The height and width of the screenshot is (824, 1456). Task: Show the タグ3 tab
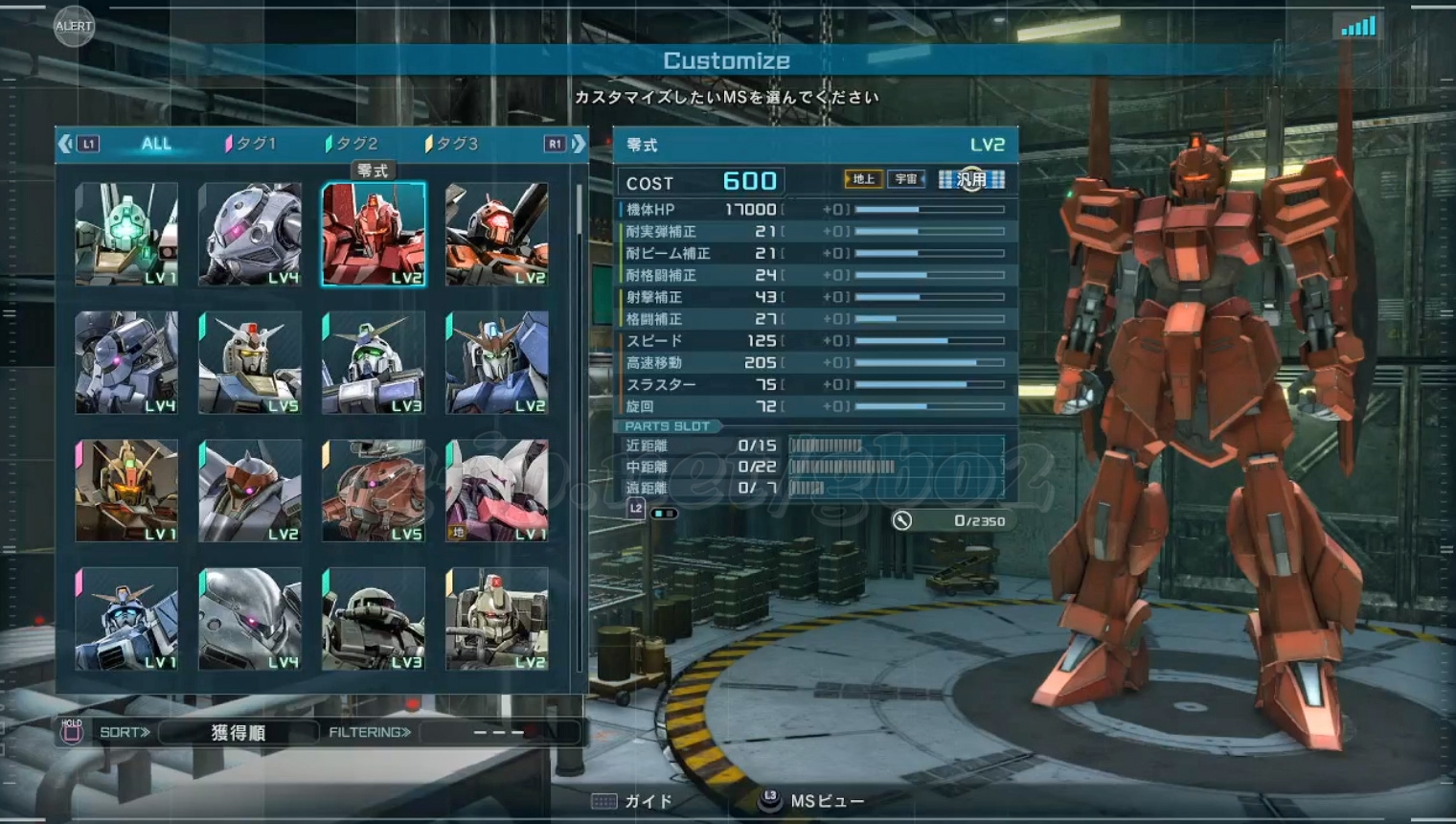452,144
